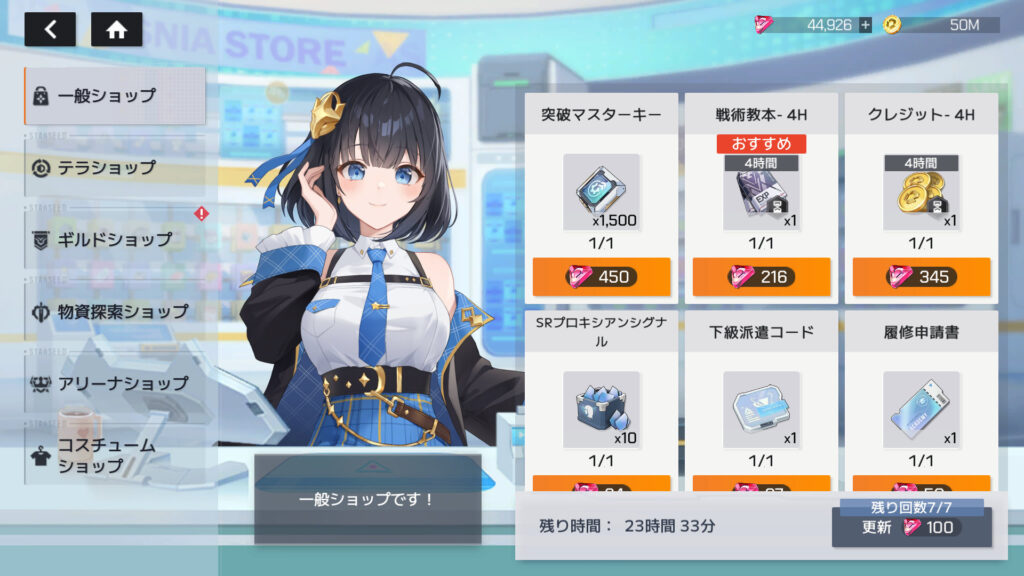Screen dimensions: 1024x576
Task: Refresh the shop with 更新 for 100 gems
Action: click(911, 527)
